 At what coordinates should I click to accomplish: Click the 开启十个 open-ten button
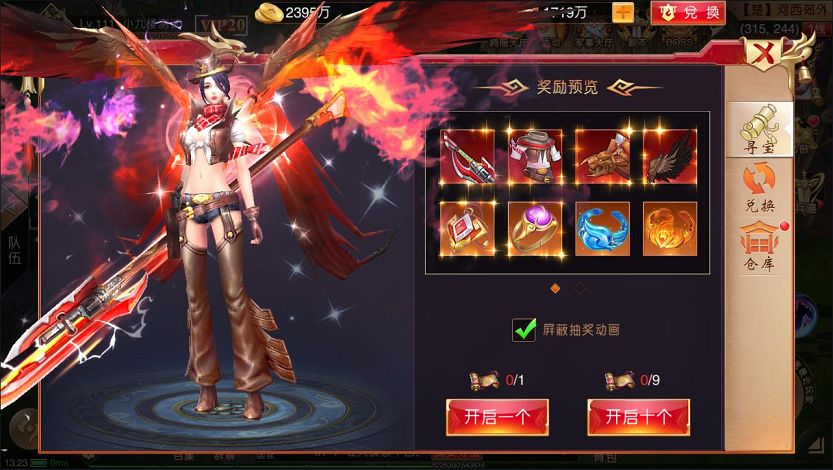coord(638,416)
